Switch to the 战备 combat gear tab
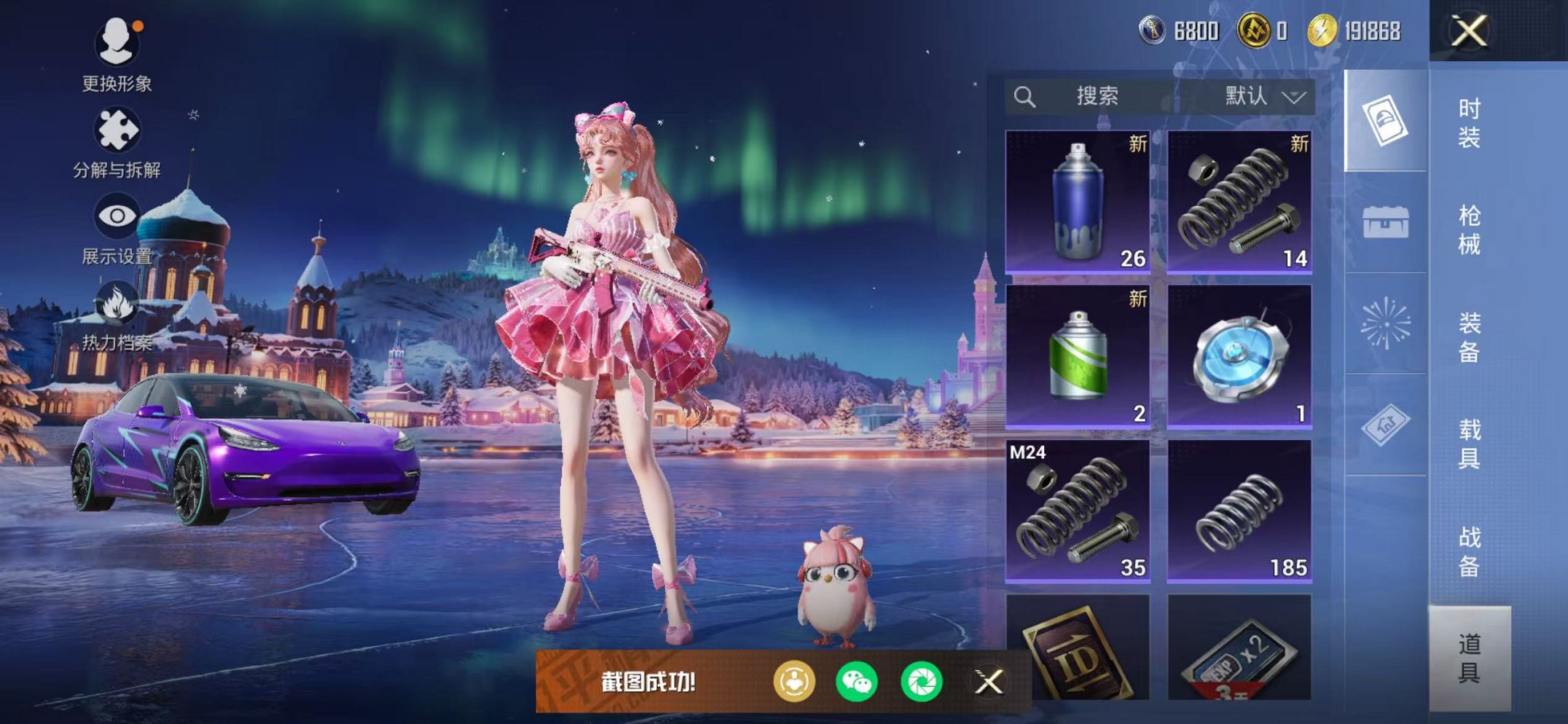This screenshot has height=724, width=1568. coord(1469,551)
